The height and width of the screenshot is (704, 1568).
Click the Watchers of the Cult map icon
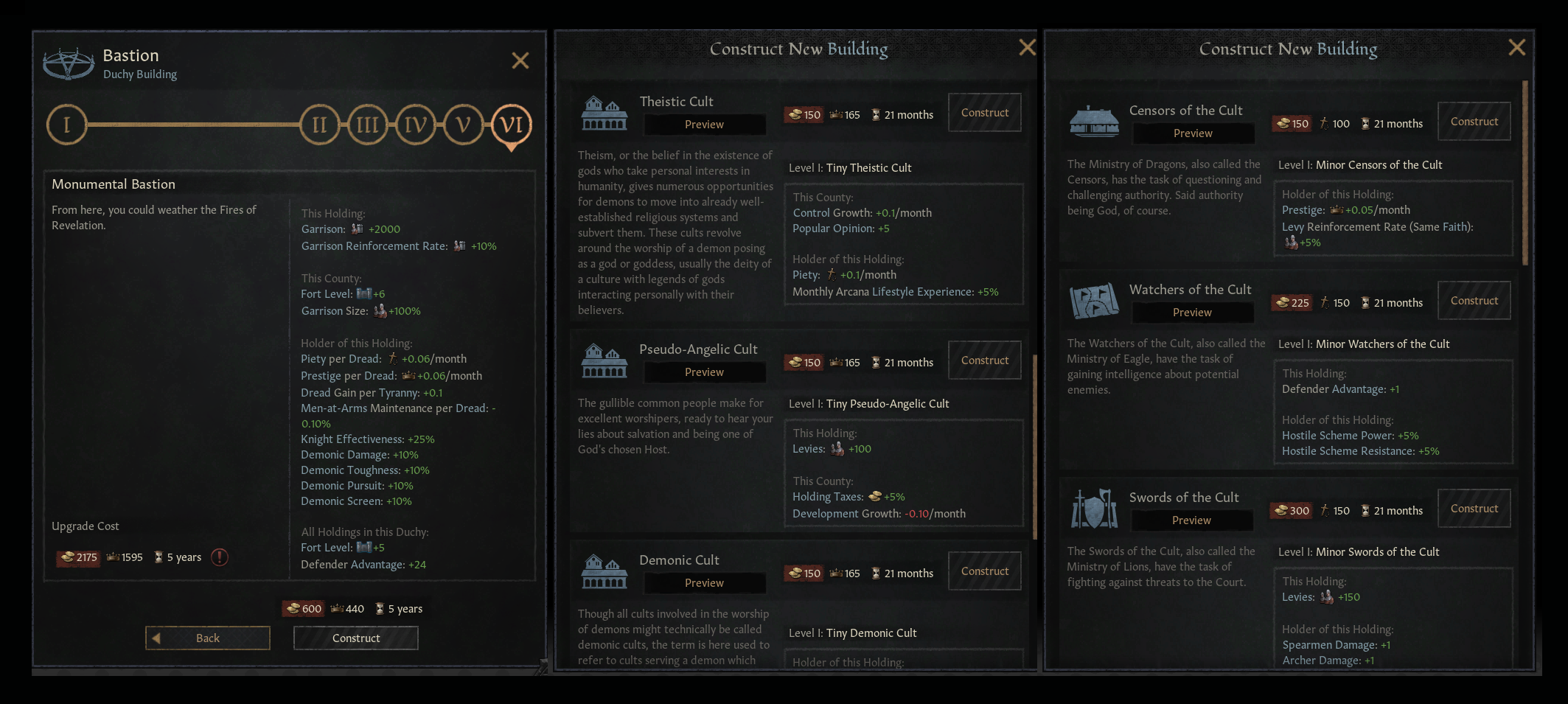pos(1093,301)
